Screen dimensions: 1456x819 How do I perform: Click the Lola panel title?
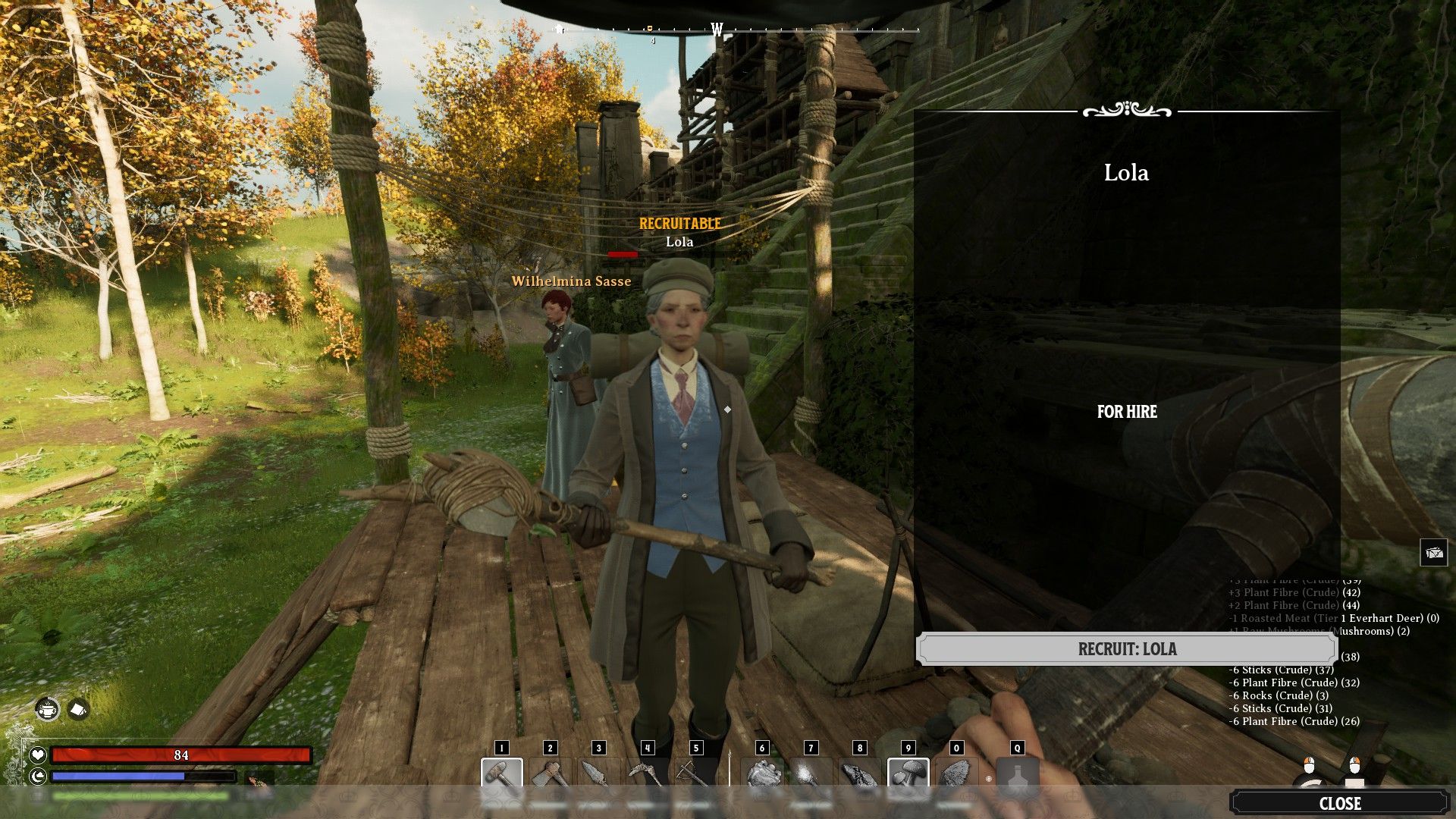(x=1128, y=173)
